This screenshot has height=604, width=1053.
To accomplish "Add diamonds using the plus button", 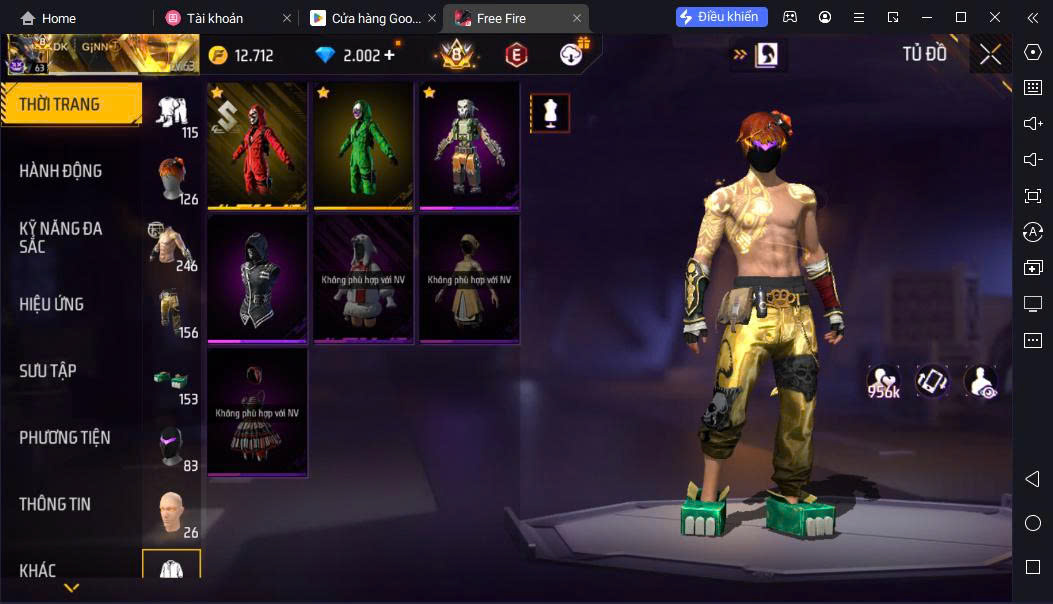I will point(389,55).
